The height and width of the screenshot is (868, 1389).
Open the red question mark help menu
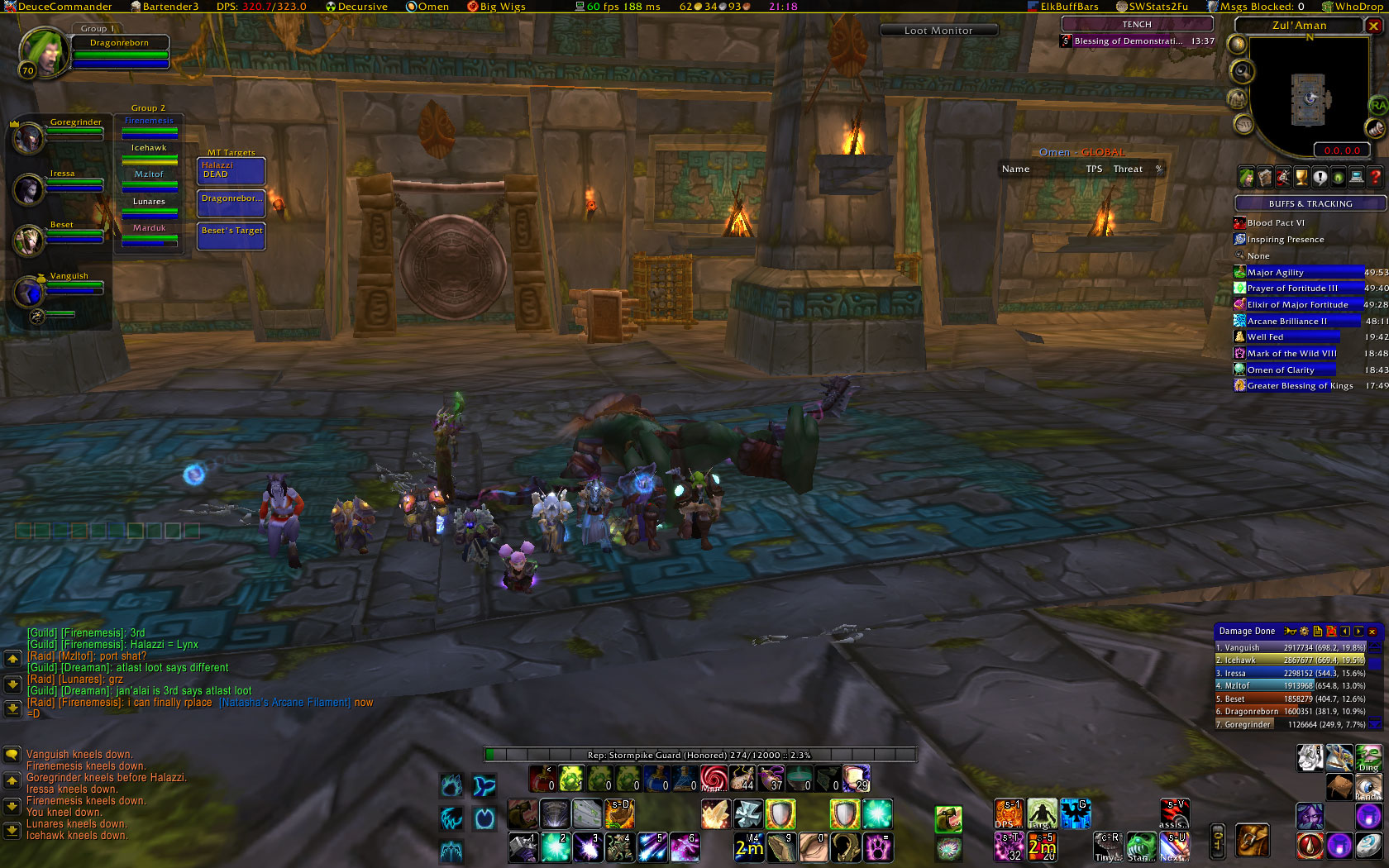point(1375,177)
